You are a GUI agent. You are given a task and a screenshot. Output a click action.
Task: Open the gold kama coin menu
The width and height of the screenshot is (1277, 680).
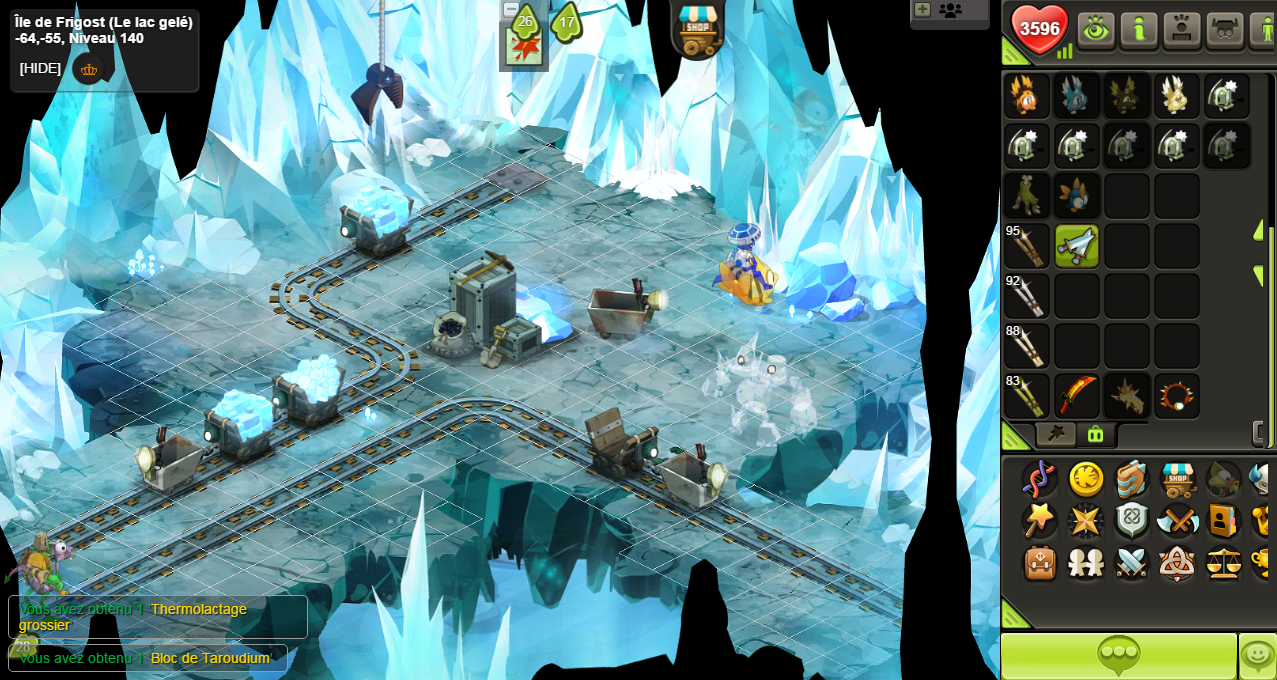point(1086,479)
